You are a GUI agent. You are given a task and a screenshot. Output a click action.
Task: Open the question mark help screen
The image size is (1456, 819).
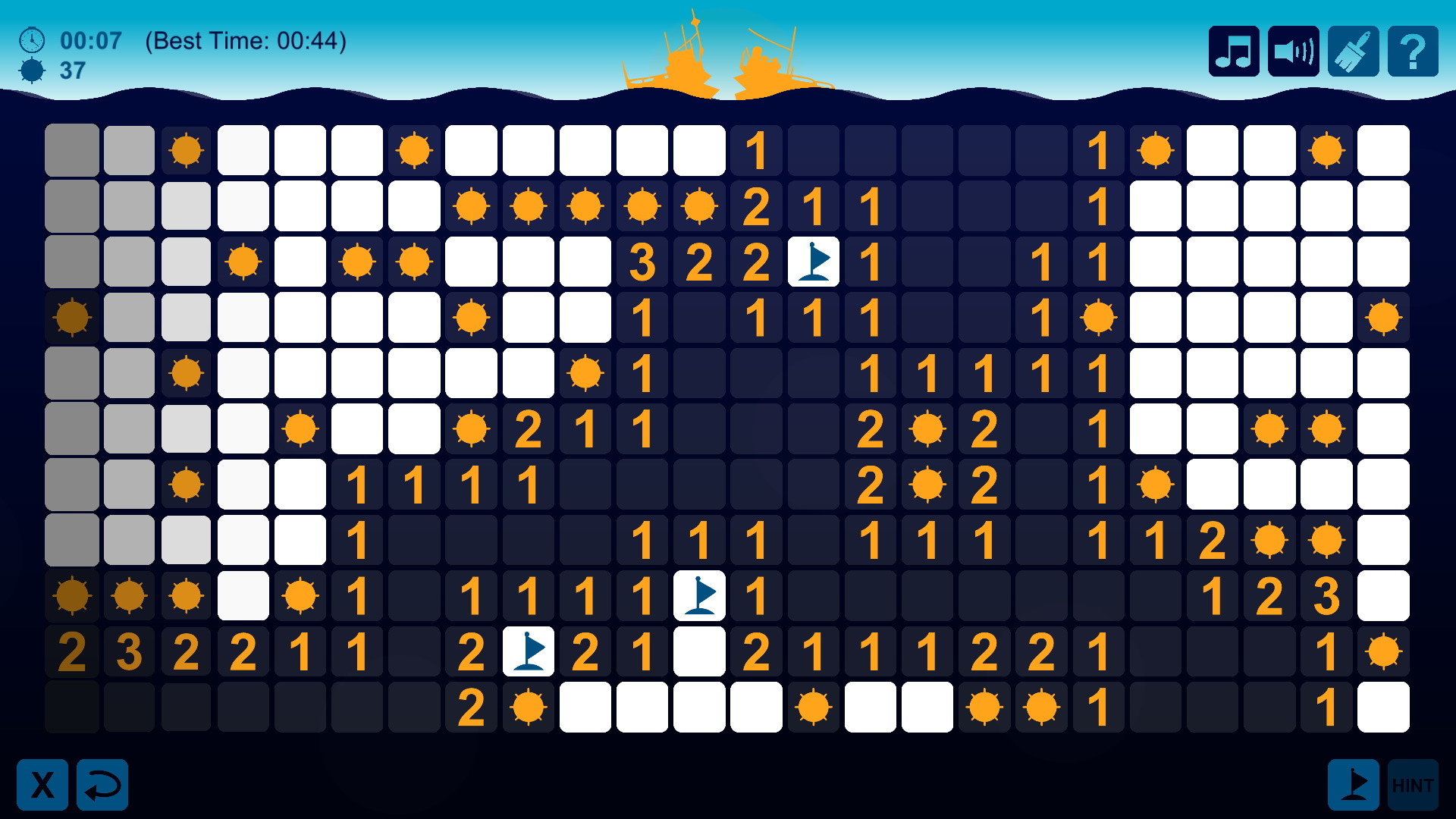tap(1414, 51)
